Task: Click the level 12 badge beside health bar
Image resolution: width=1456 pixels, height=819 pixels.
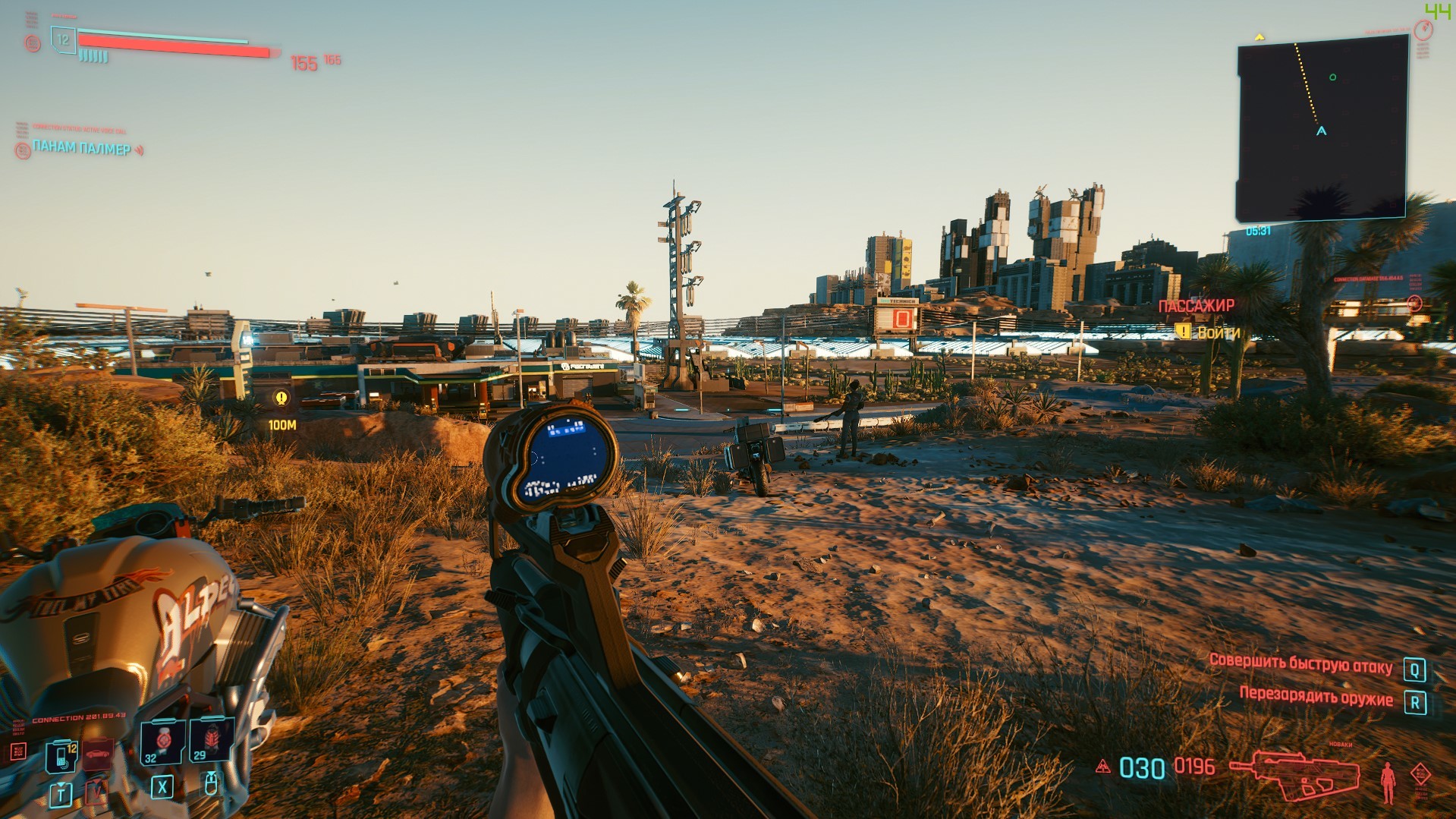Action: pyautogui.click(x=64, y=39)
